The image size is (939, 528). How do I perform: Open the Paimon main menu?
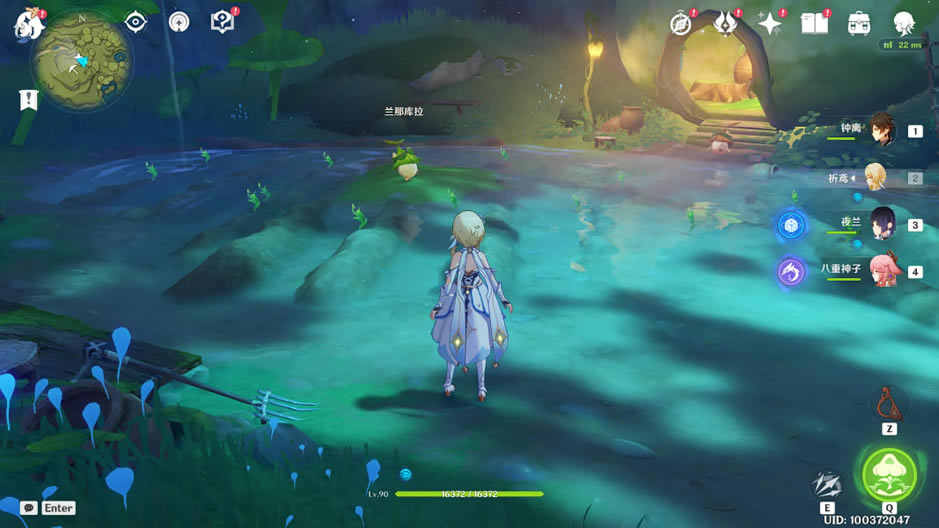click(25, 25)
